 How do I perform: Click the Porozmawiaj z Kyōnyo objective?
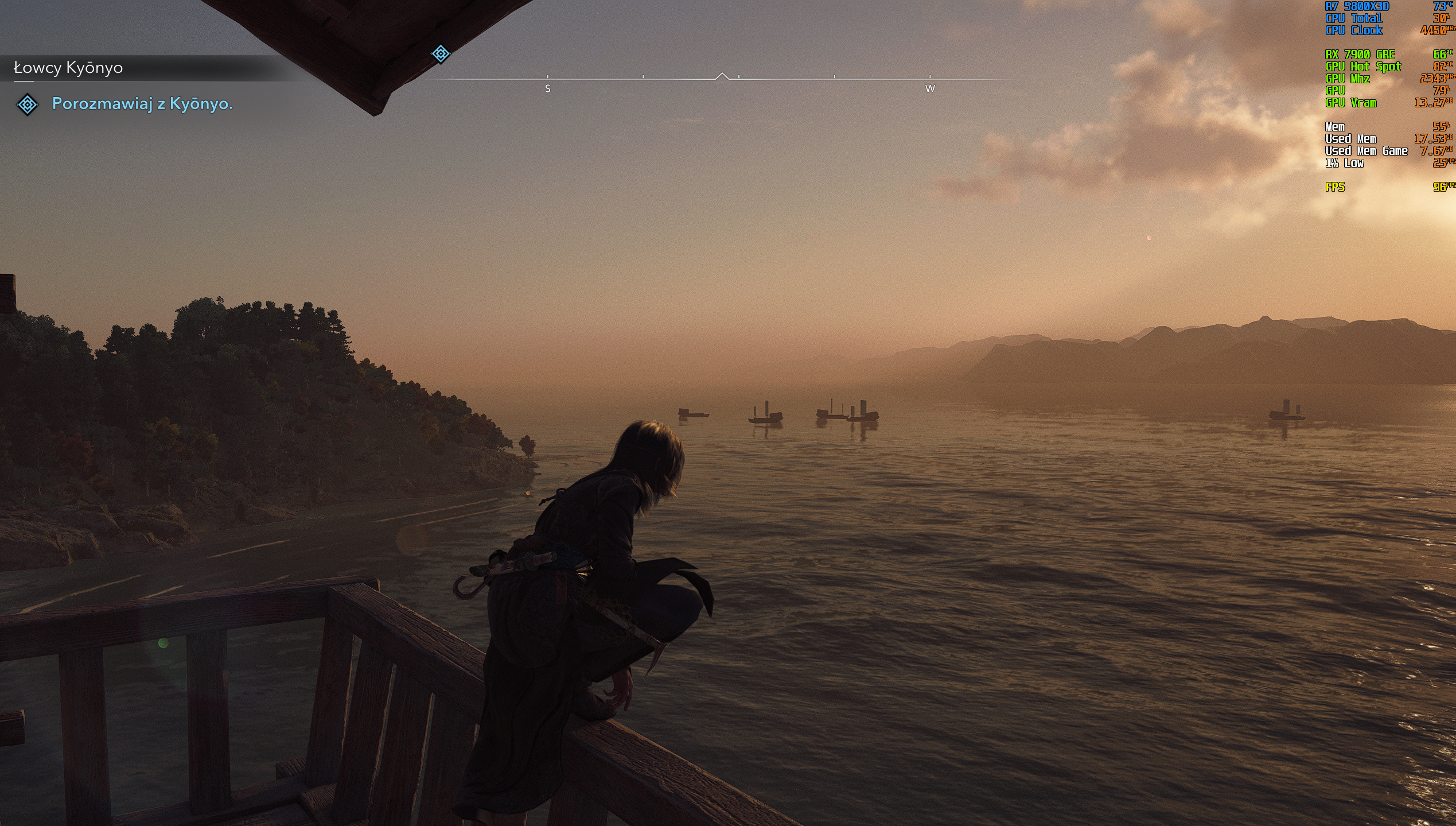(x=142, y=103)
